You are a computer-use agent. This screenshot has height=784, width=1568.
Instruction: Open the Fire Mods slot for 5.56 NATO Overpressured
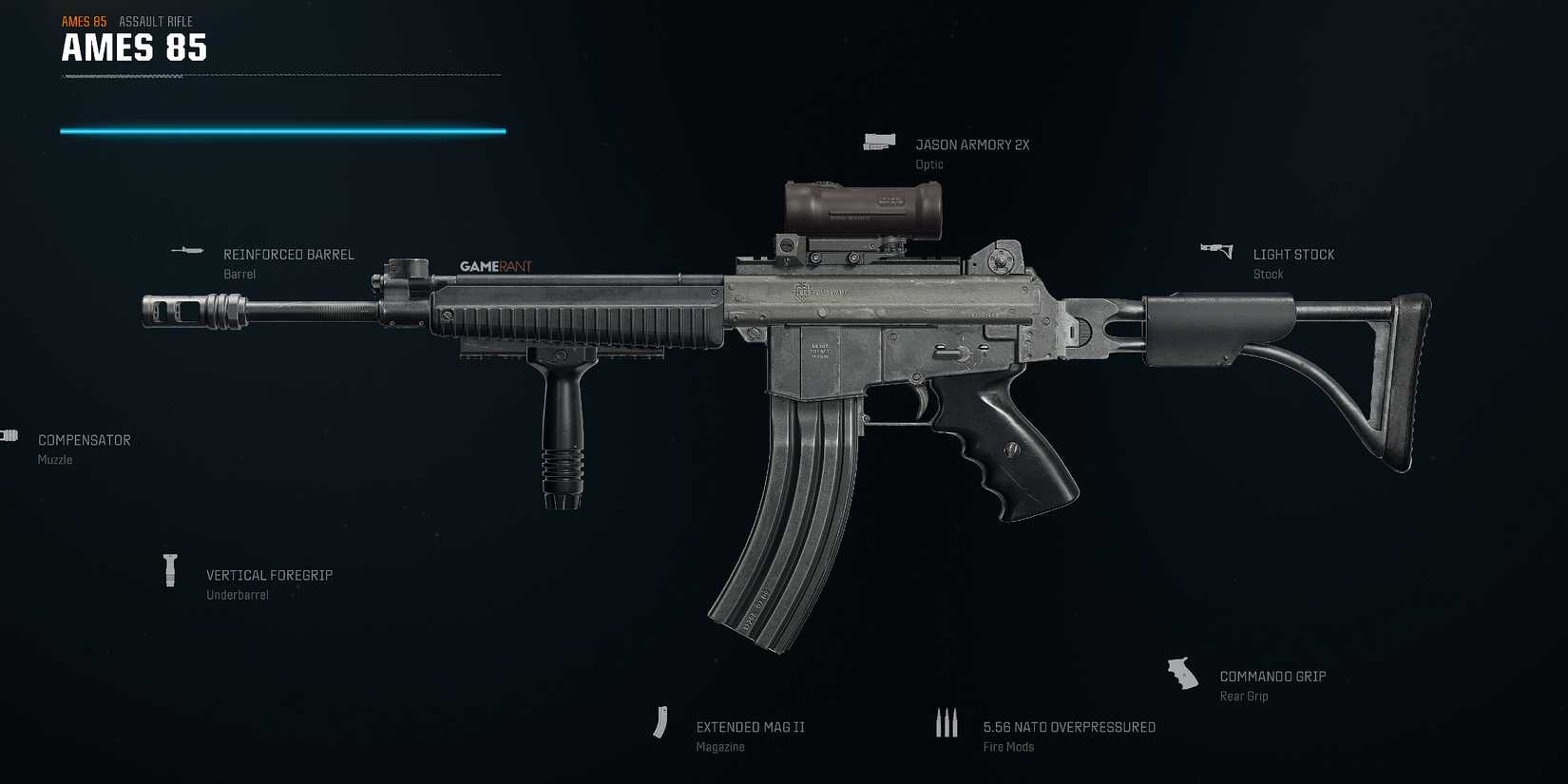click(x=1068, y=726)
